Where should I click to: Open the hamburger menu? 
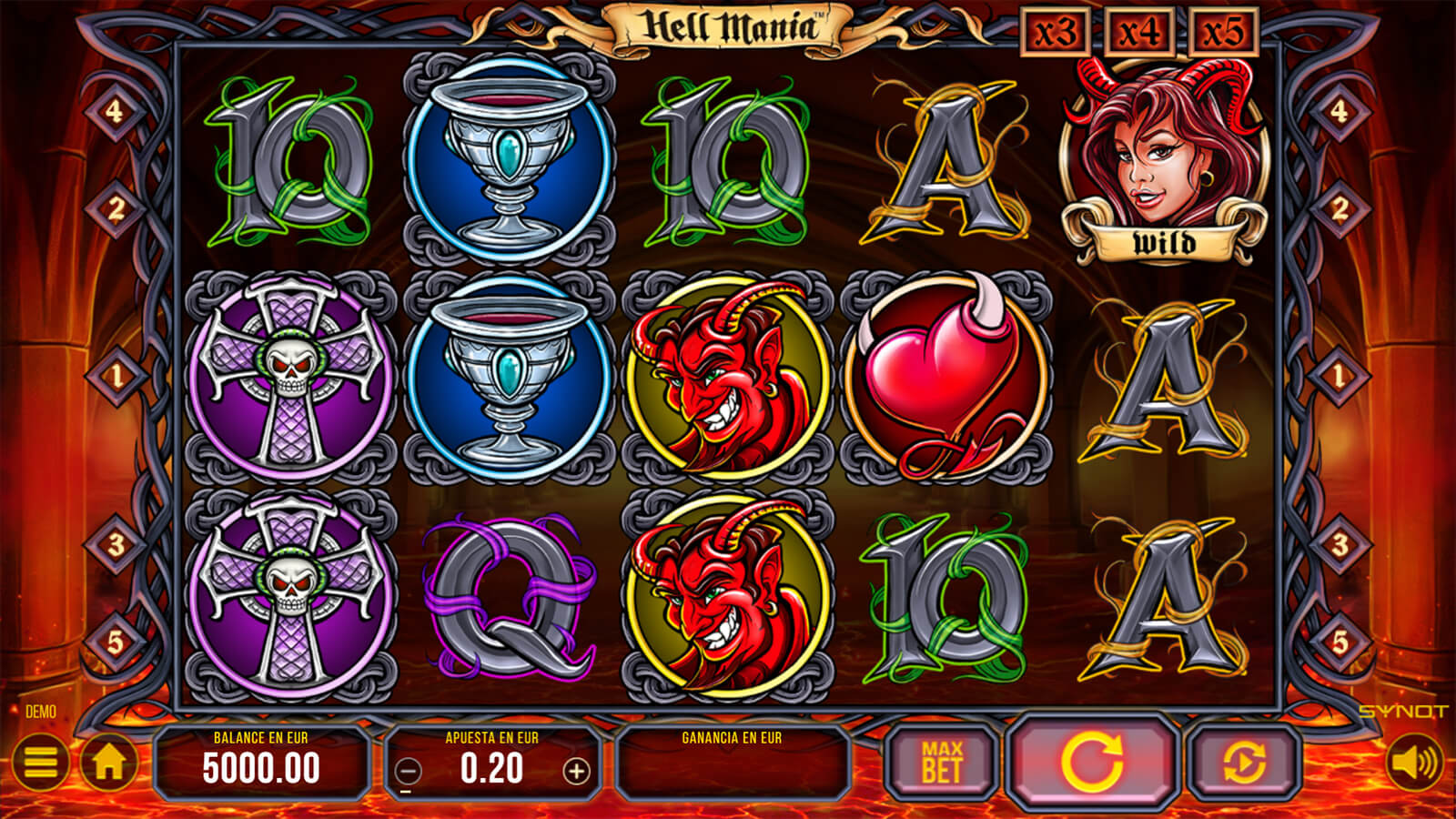40,763
